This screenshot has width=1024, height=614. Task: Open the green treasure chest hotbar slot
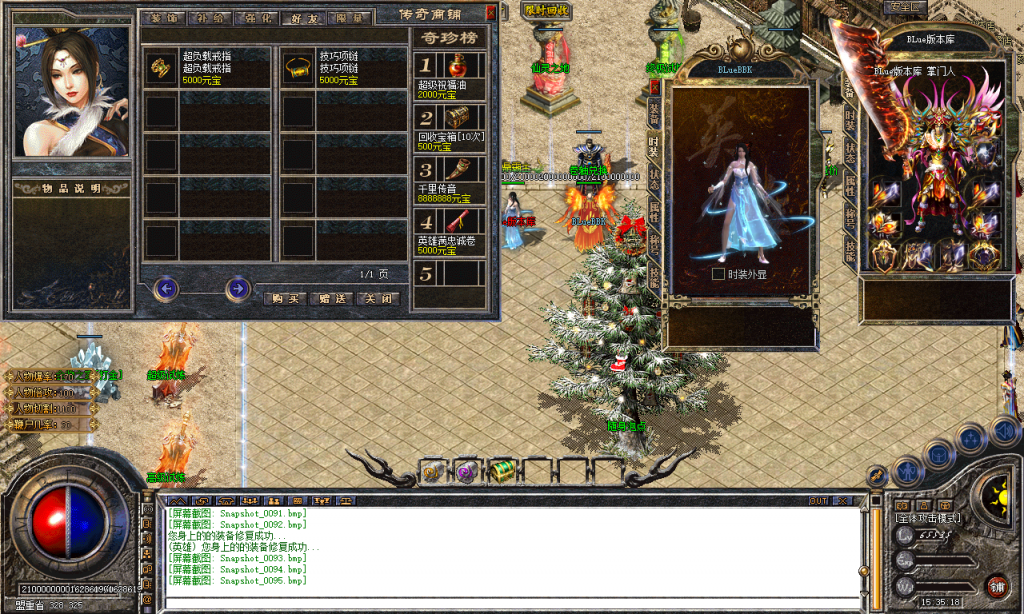pos(502,470)
